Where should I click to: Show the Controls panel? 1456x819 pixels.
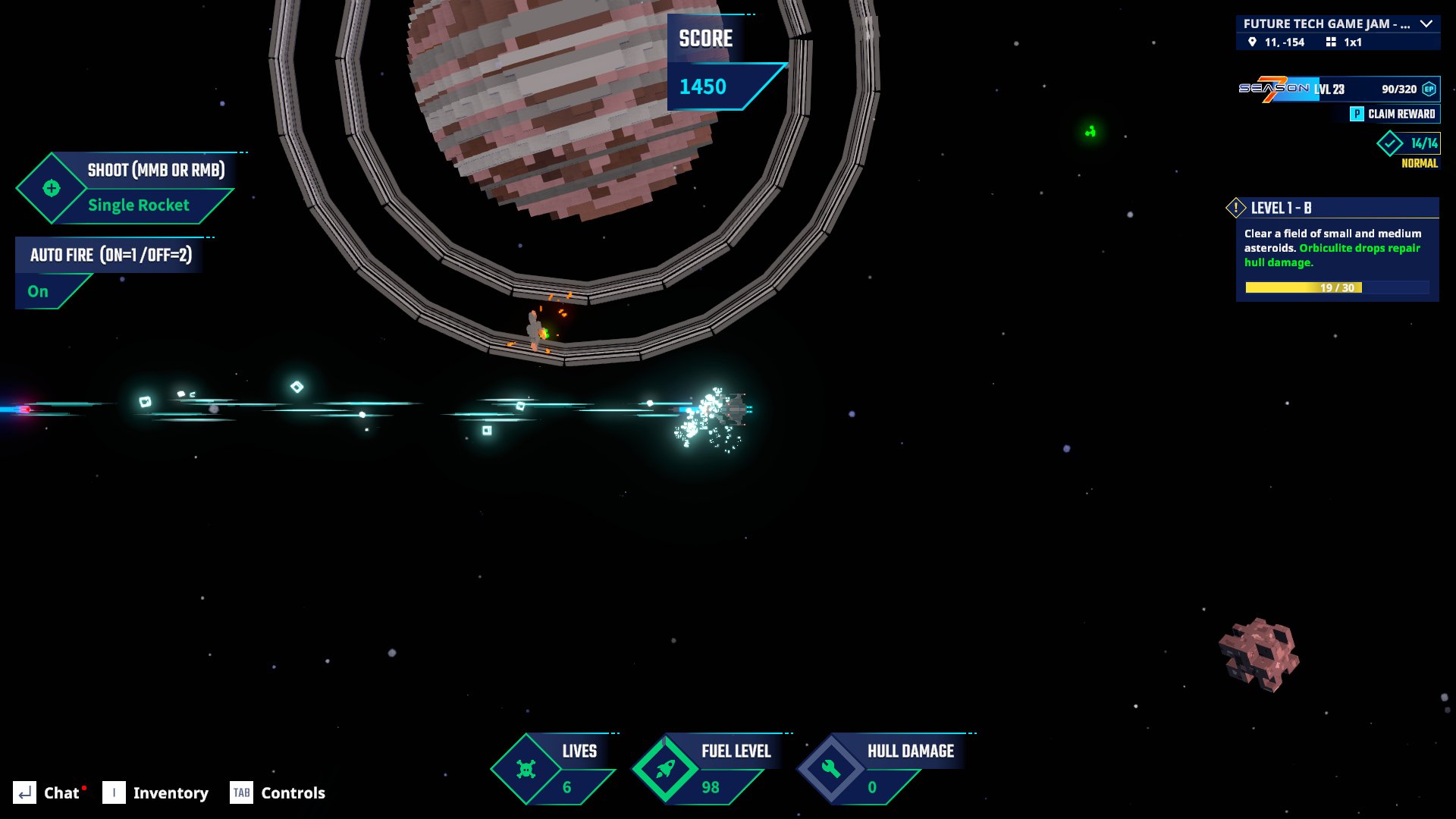tap(278, 792)
